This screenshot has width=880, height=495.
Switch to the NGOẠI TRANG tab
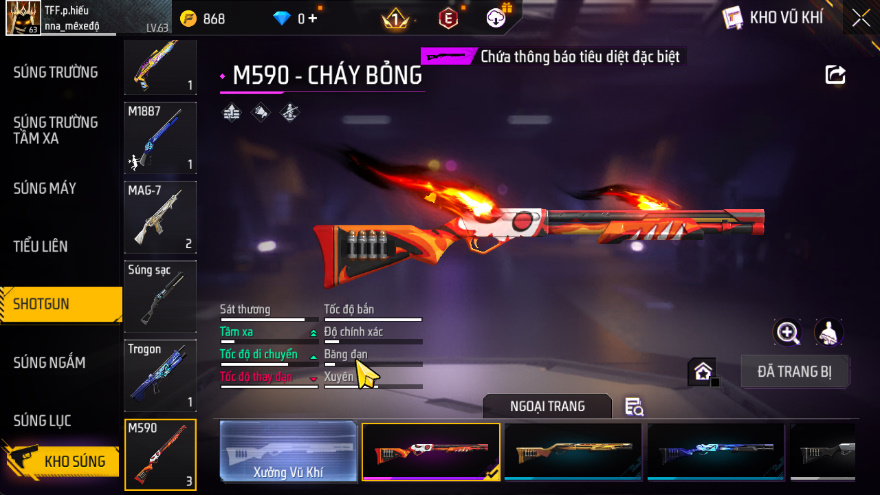pyautogui.click(x=547, y=405)
